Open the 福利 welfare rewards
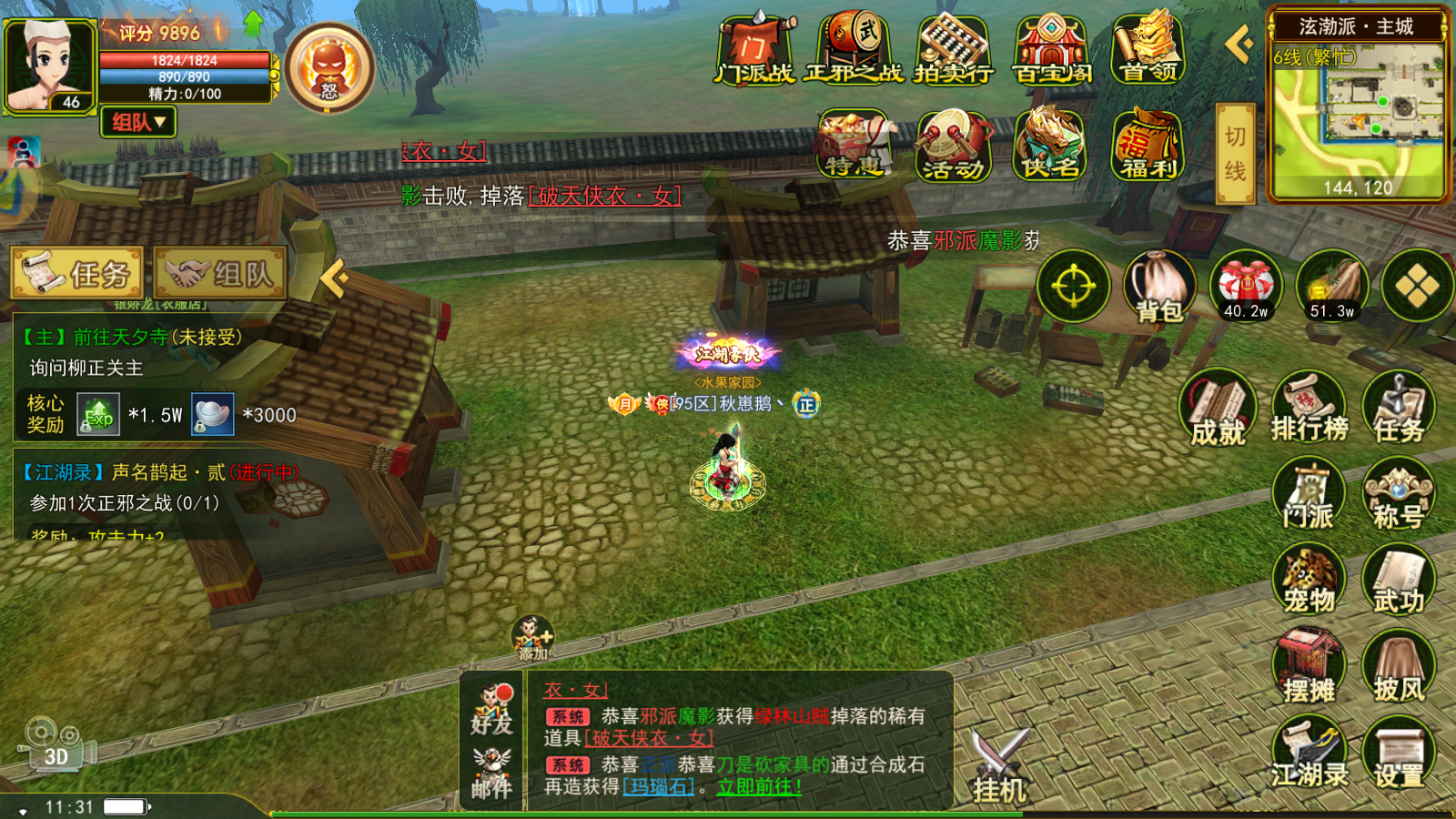The image size is (1456, 819). [1148, 146]
